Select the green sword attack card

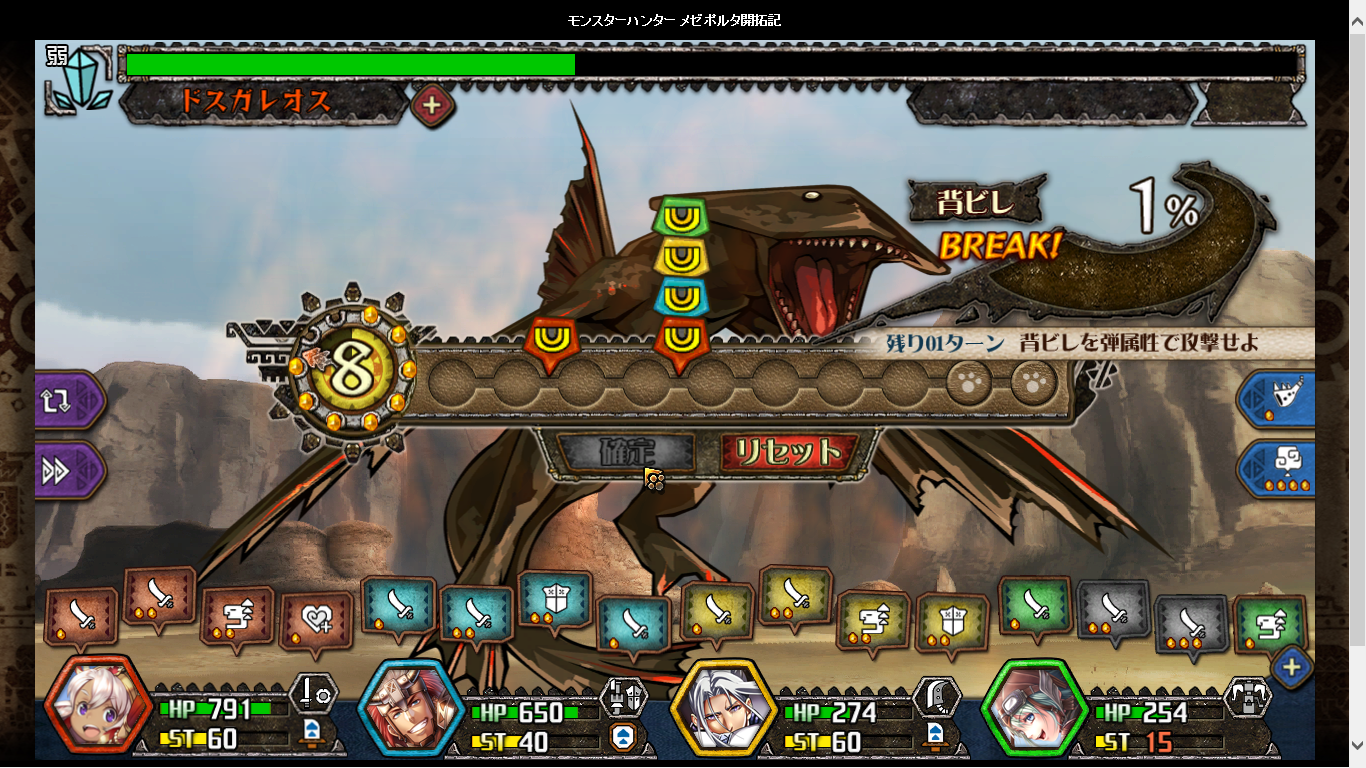(1035, 606)
